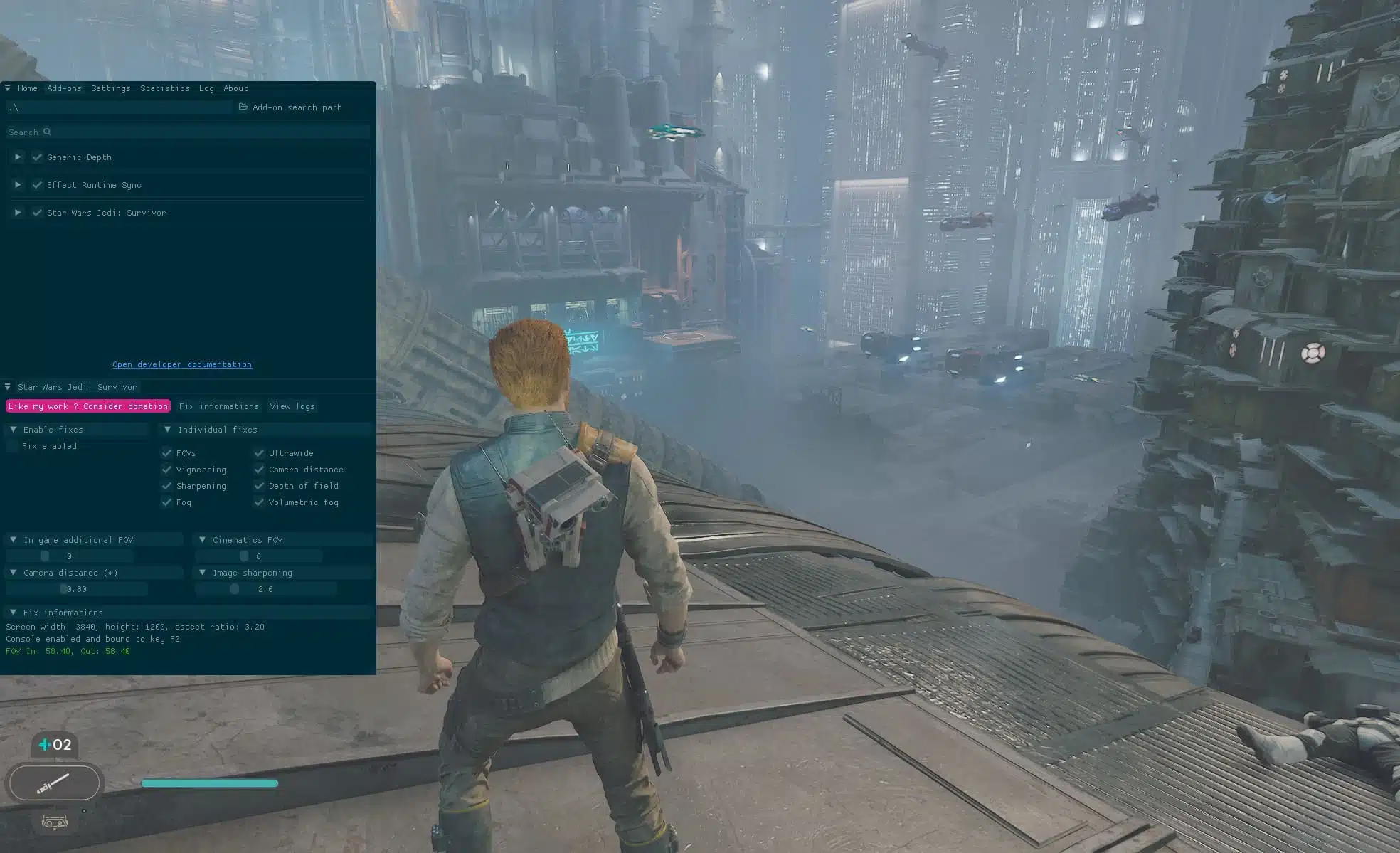This screenshot has width=1400, height=853.
Task: Open the Settings tab
Action: [110, 88]
